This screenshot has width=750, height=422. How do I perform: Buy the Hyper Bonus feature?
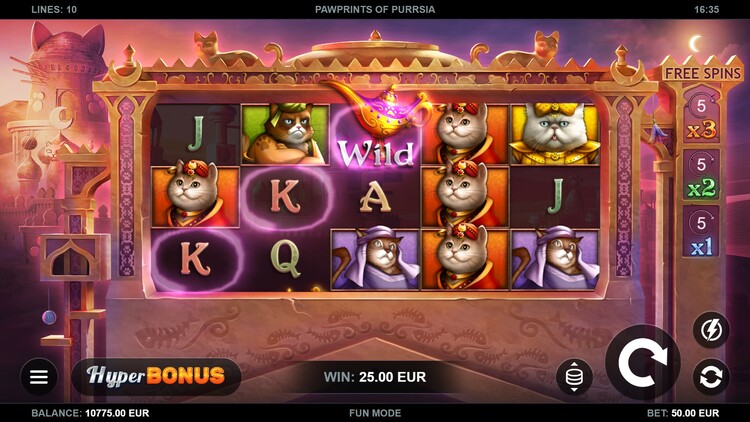(156, 376)
